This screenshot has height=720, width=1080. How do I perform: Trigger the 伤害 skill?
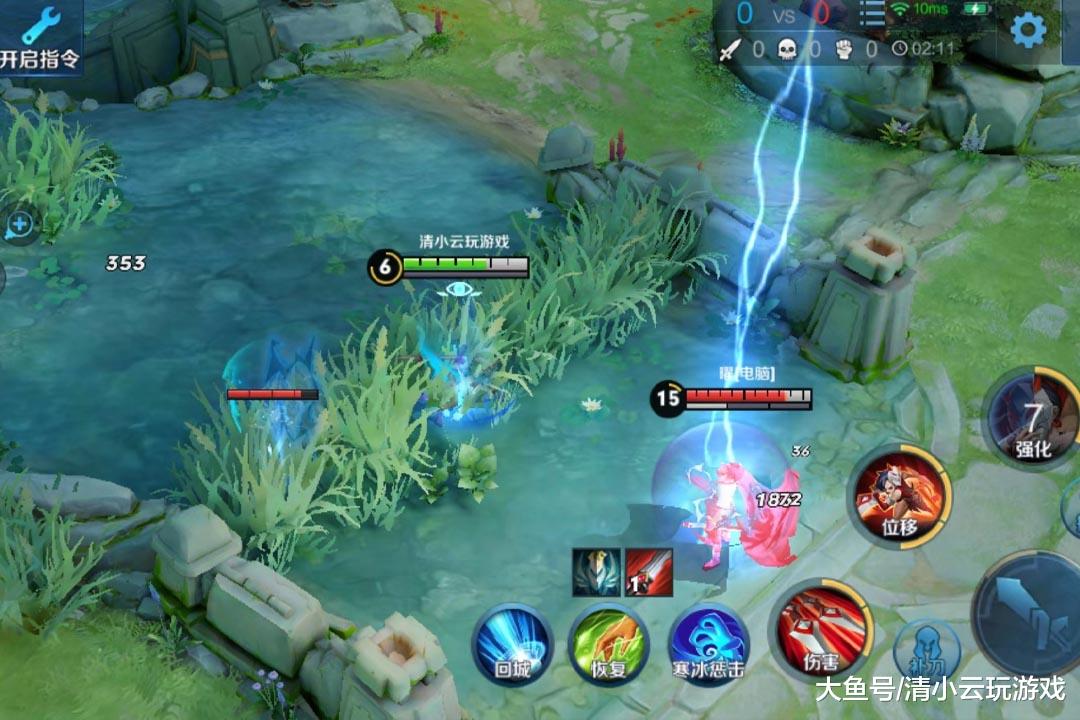[821, 630]
